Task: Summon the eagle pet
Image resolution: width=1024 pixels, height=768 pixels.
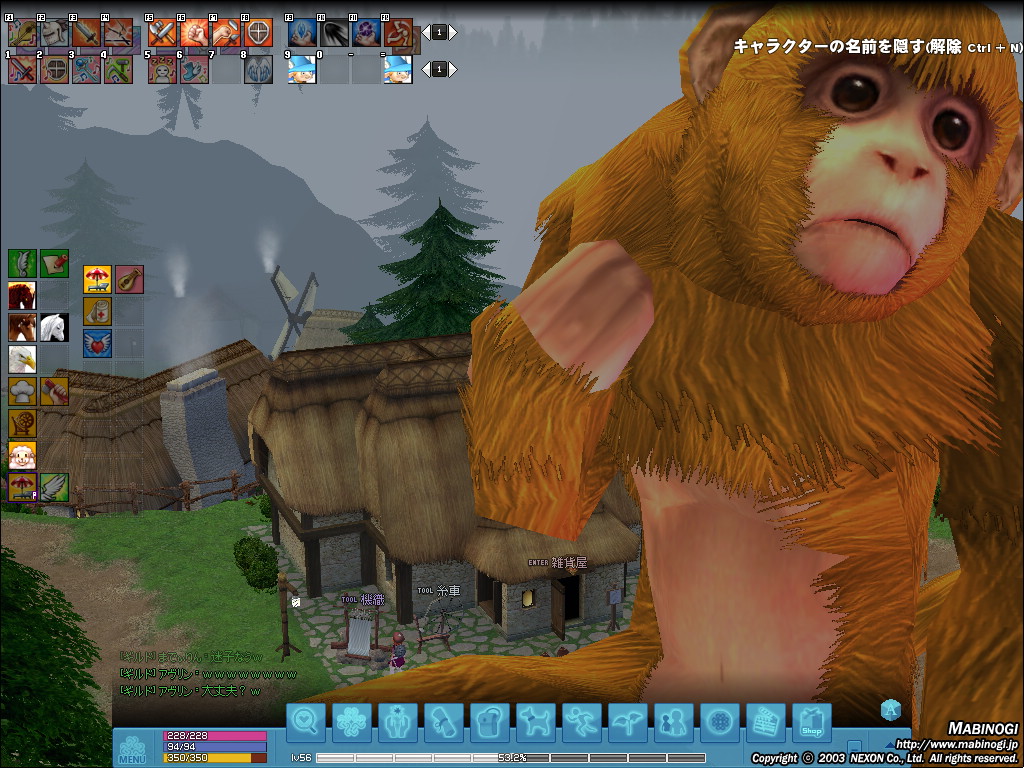Action: click(x=22, y=359)
